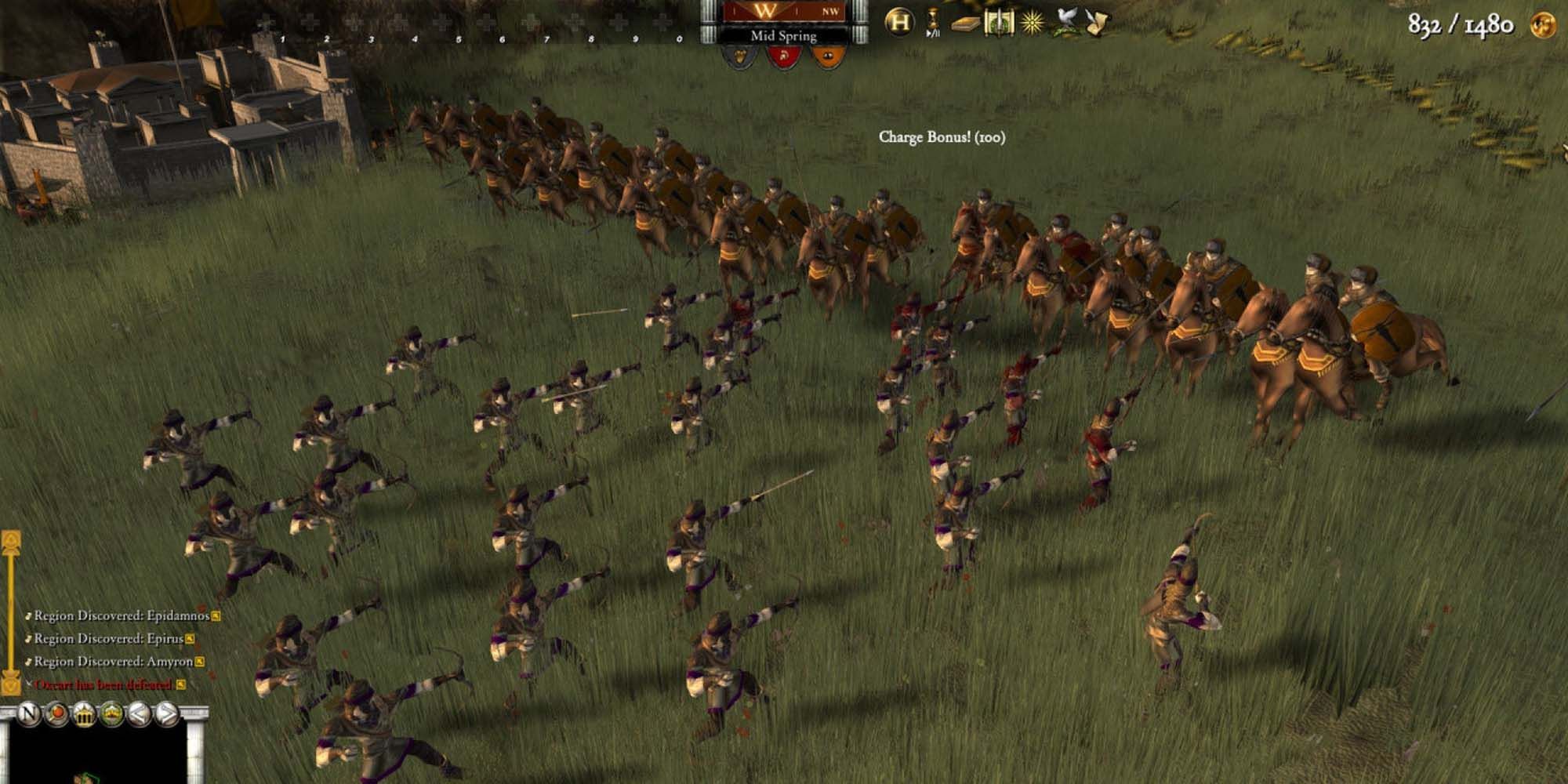
Task: Collapse the event log with the lower yellow arrow
Action: point(10,684)
